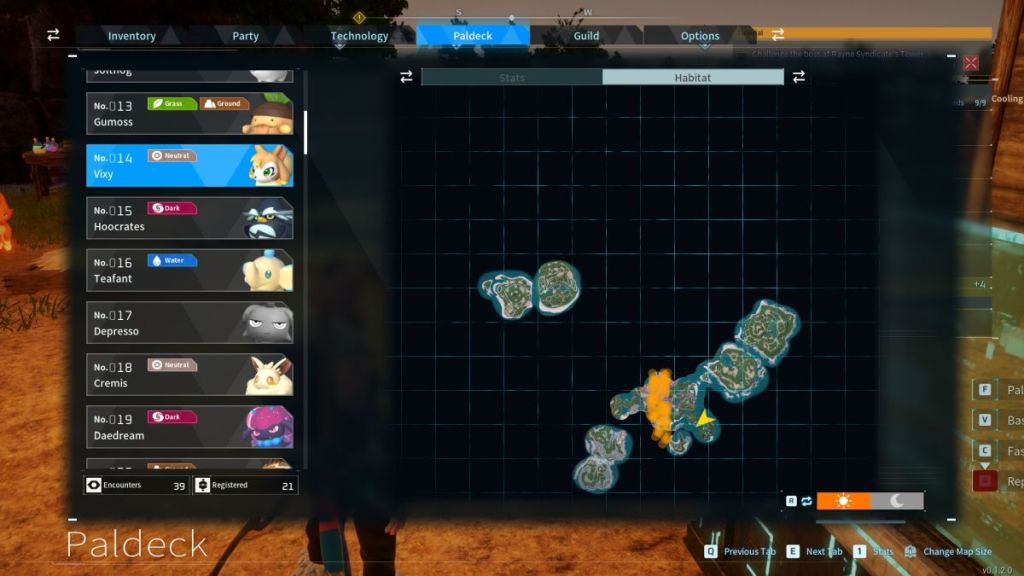
Task: Select Gumoss entry No. 013
Action: point(190,114)
